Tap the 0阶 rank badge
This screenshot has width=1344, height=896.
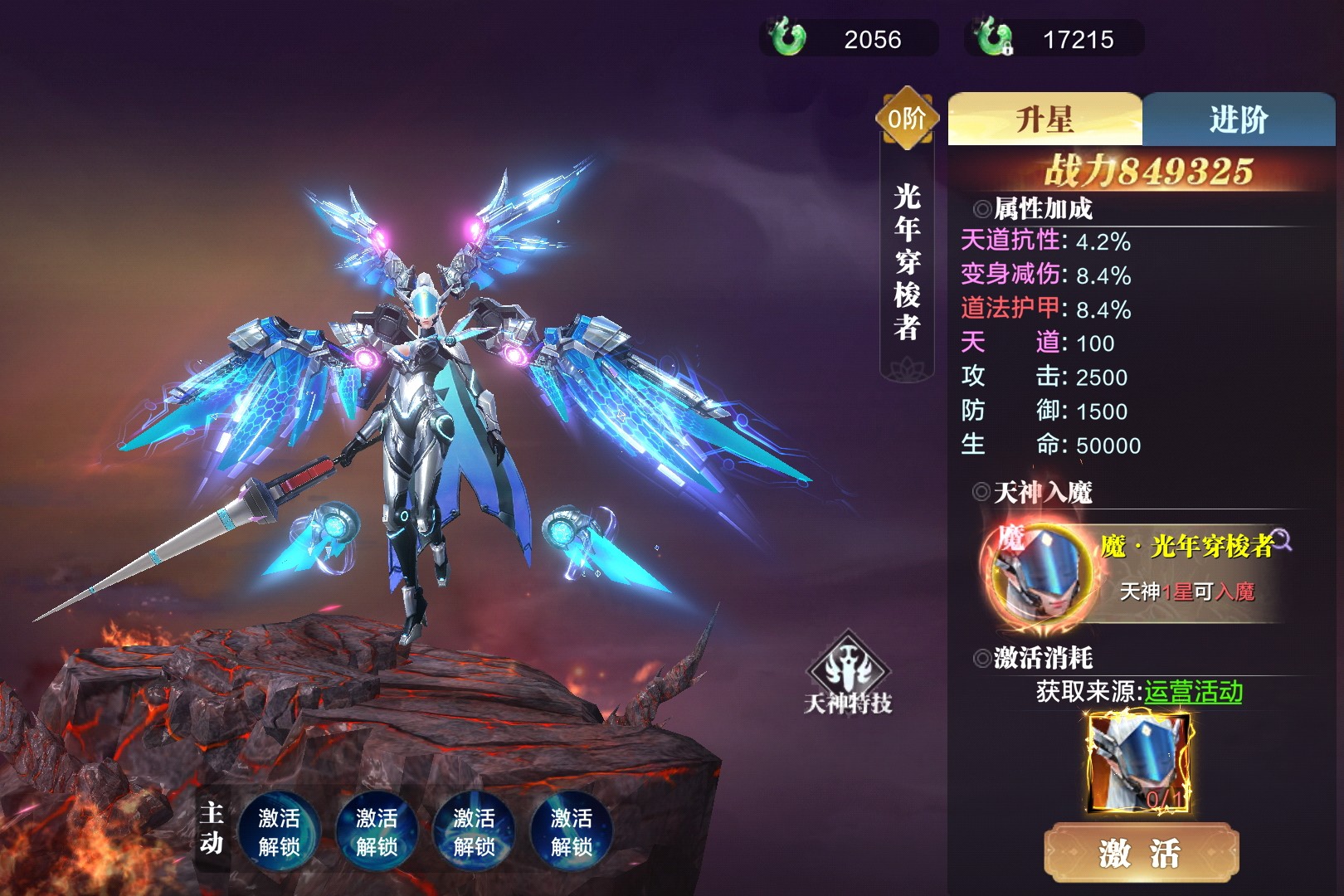(906, 119)
